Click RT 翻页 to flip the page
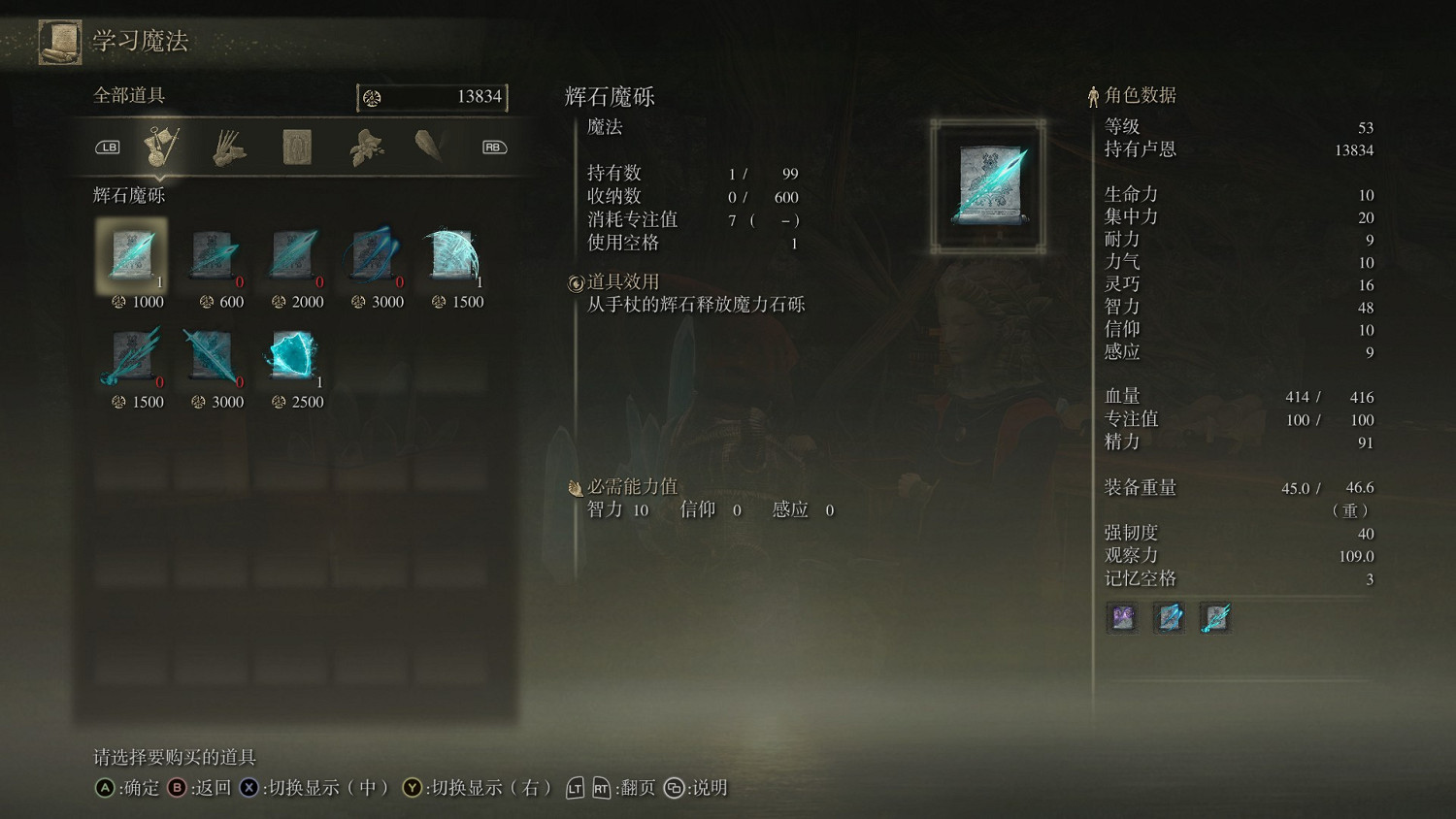The height and width of the screenshot is (819, 1456). pos(612,788)
